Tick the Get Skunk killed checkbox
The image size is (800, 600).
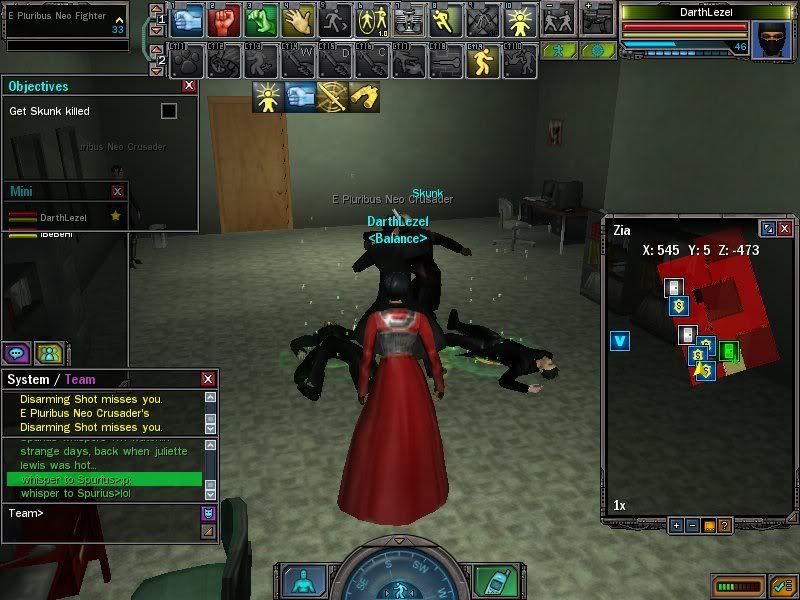169,111
